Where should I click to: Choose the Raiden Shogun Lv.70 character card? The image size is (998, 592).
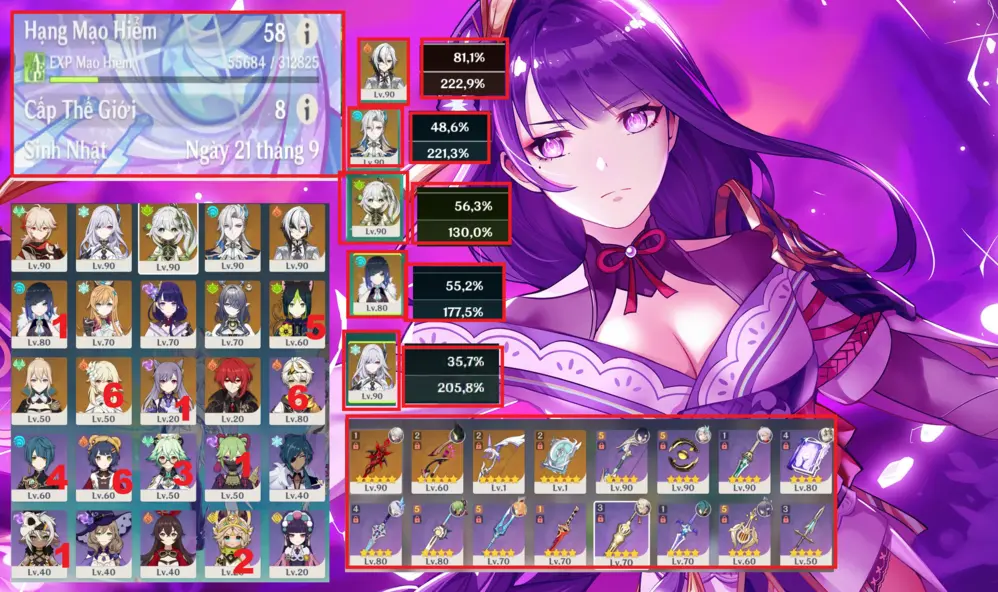click(x=168, y=312)
